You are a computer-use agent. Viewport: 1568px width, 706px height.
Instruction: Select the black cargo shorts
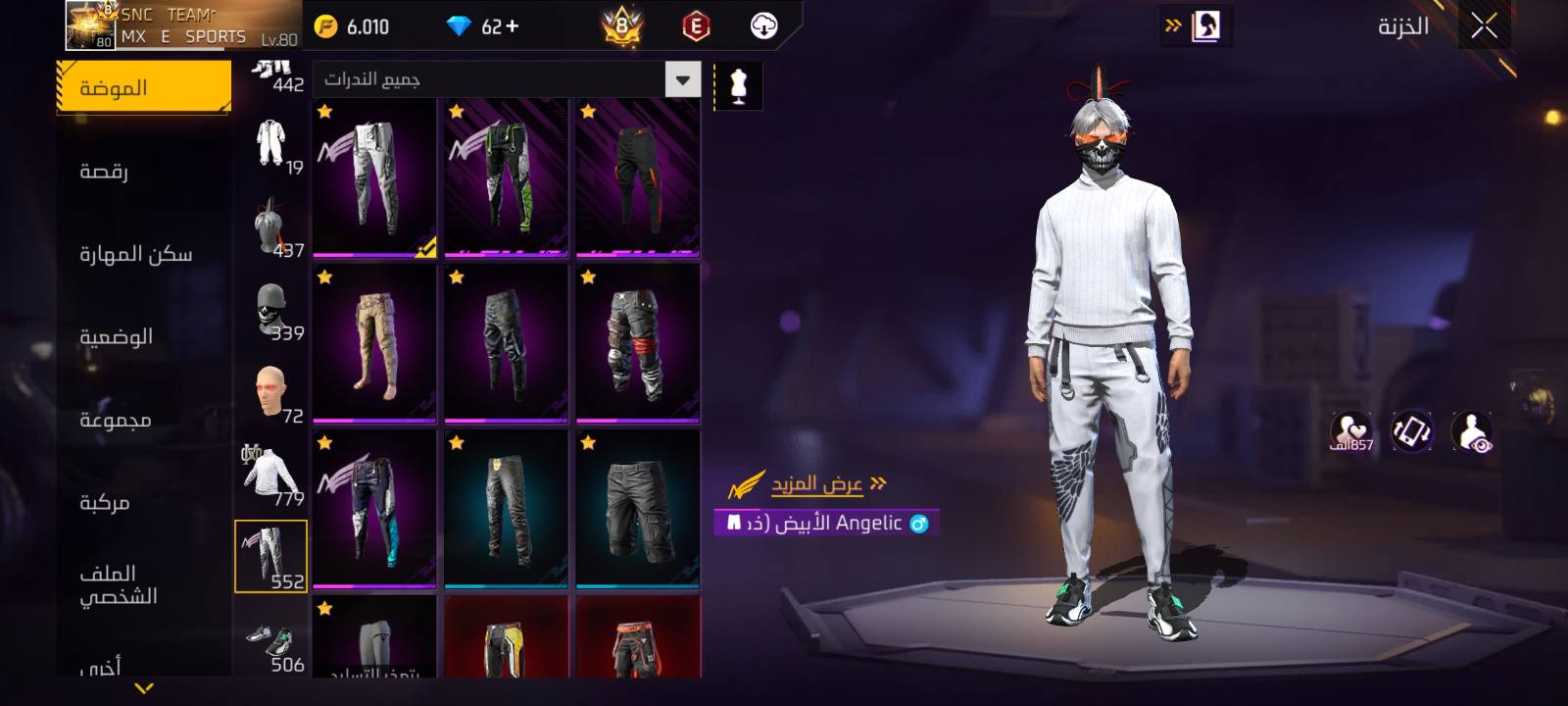(x=637, y=509)
